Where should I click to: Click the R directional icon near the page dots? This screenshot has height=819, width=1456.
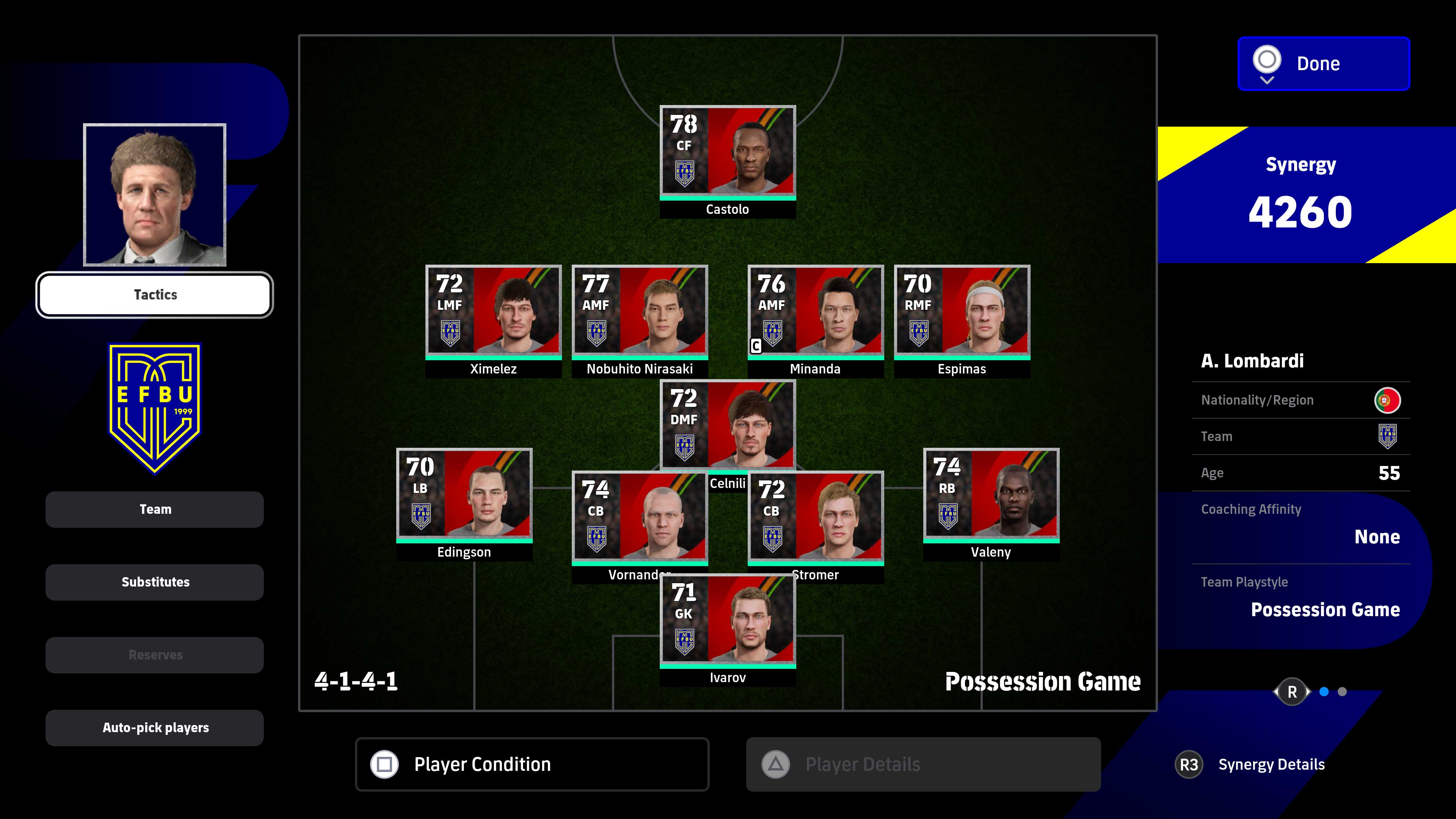[1291, 691]
